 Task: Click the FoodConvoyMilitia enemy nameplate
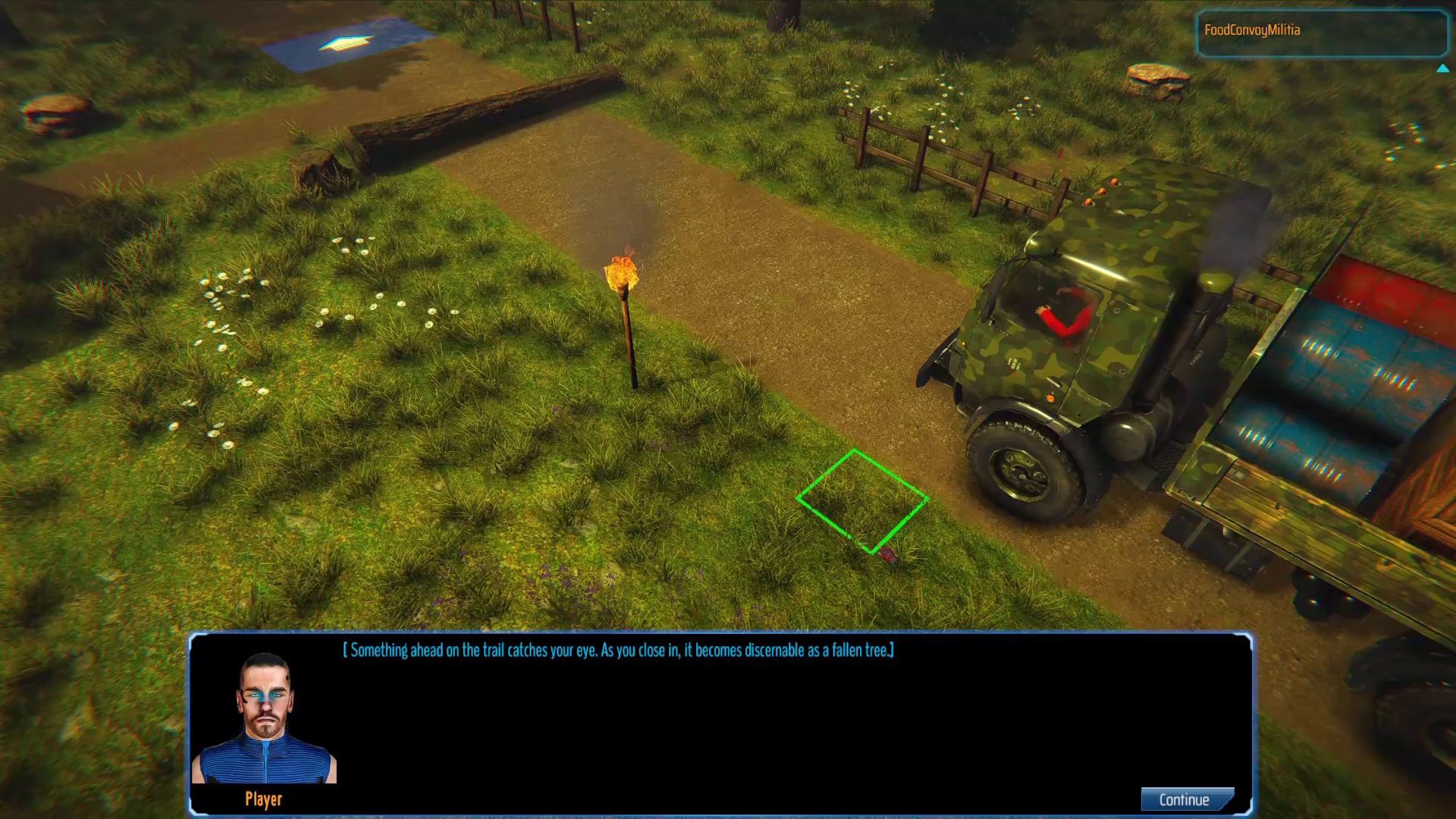(x=1253, y=30)
